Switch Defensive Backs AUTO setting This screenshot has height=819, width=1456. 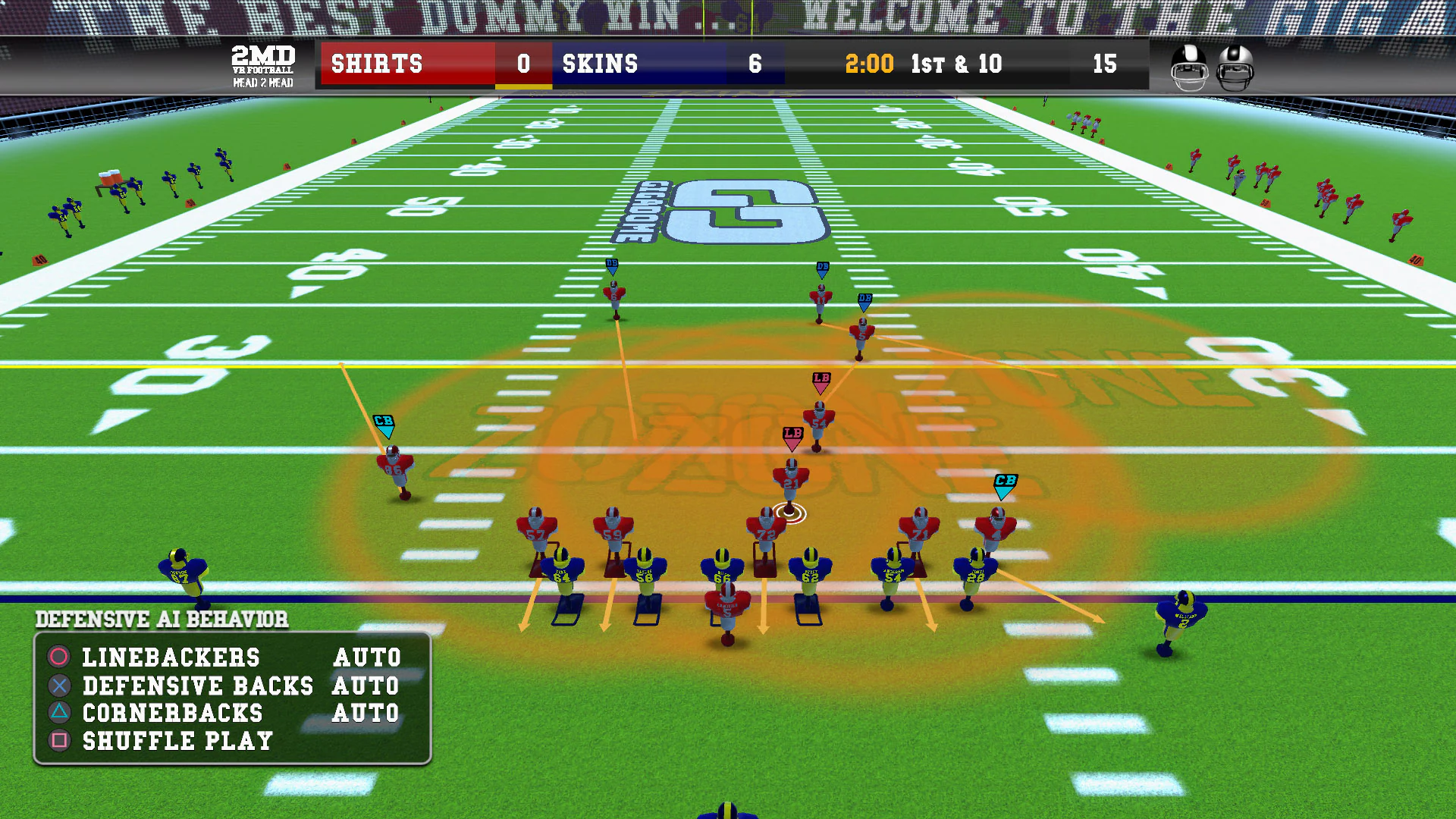366,686
